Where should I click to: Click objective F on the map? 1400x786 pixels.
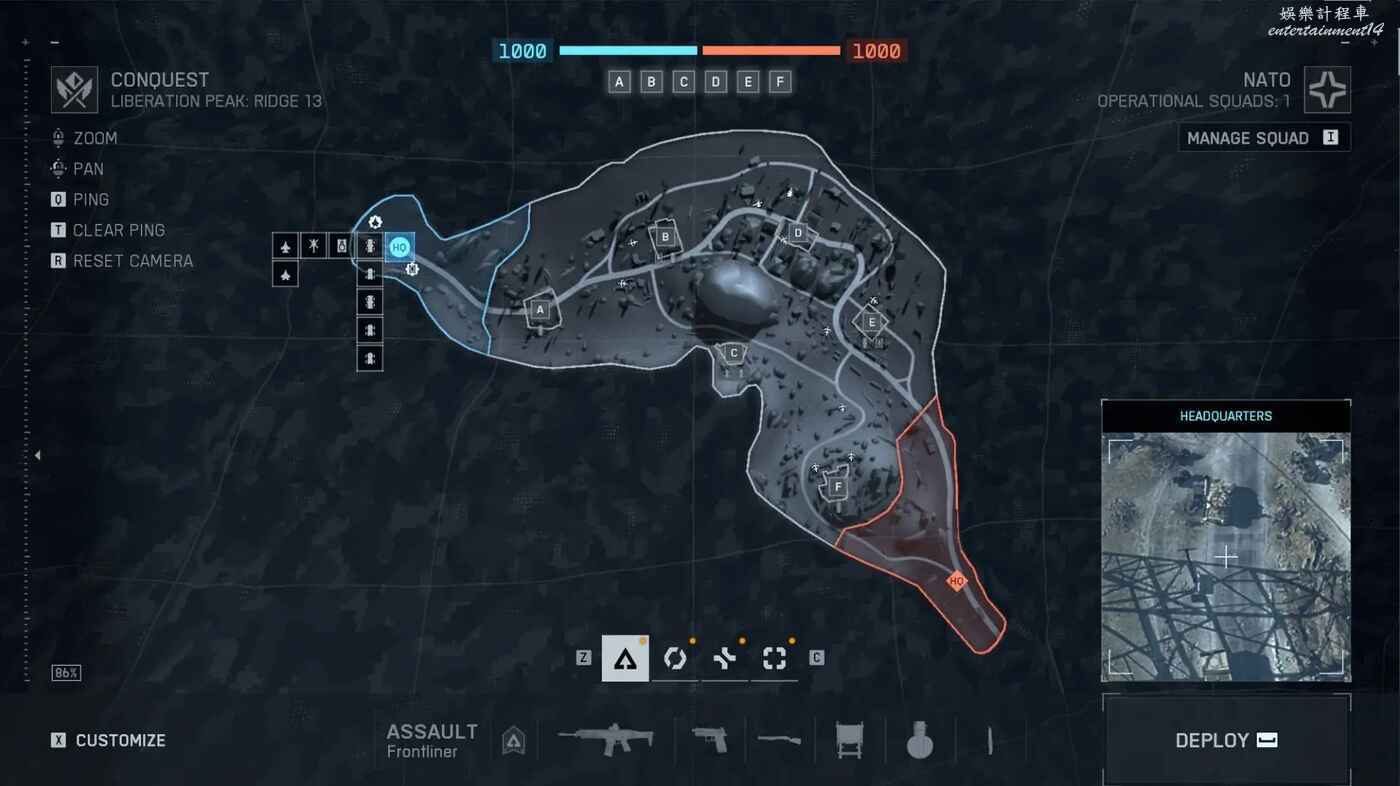point(837,487)
